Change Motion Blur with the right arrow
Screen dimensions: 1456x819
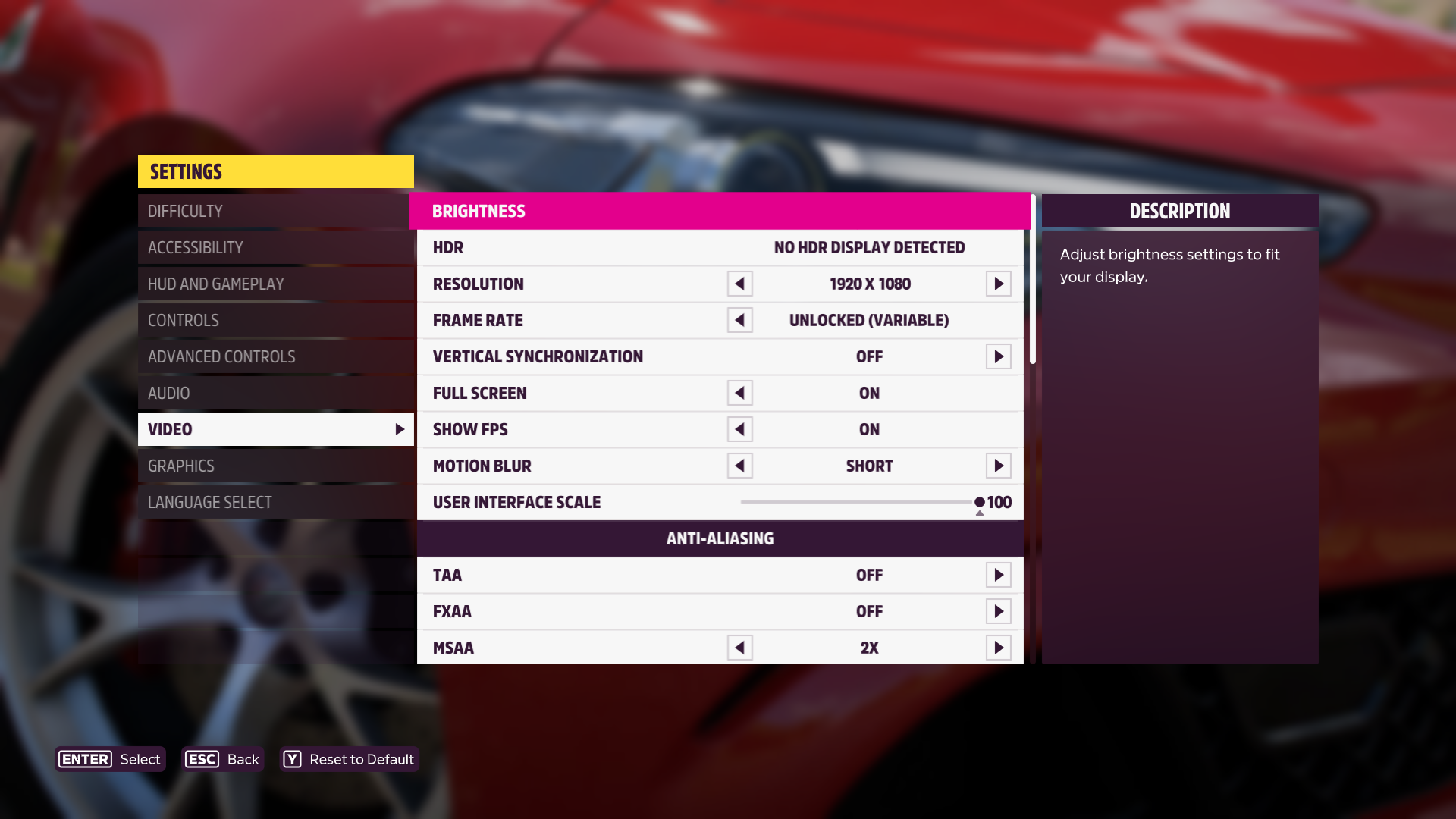pyautogui.click(x=998, y=466)
